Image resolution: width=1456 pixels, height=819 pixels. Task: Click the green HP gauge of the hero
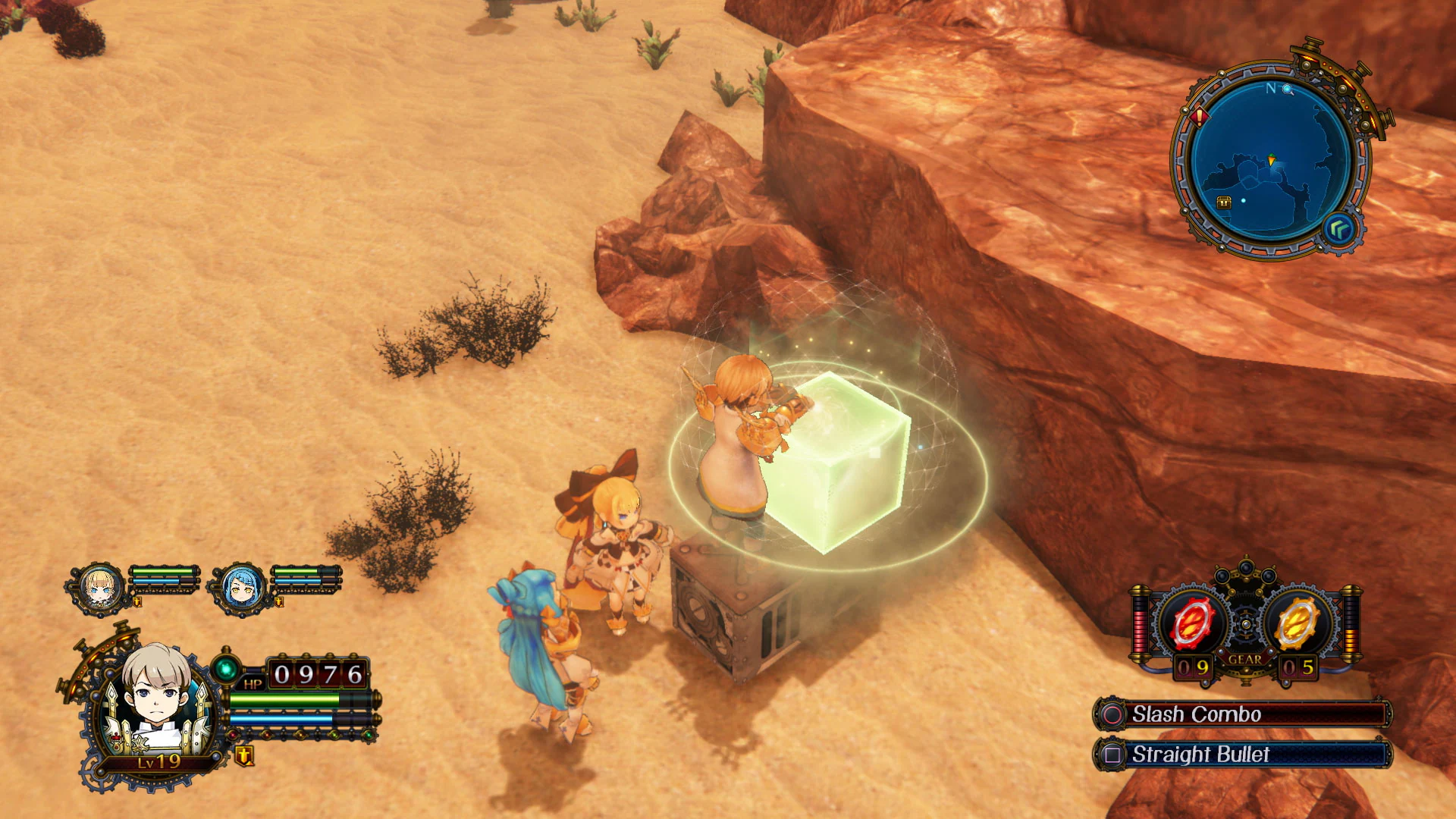coord(284,698)
